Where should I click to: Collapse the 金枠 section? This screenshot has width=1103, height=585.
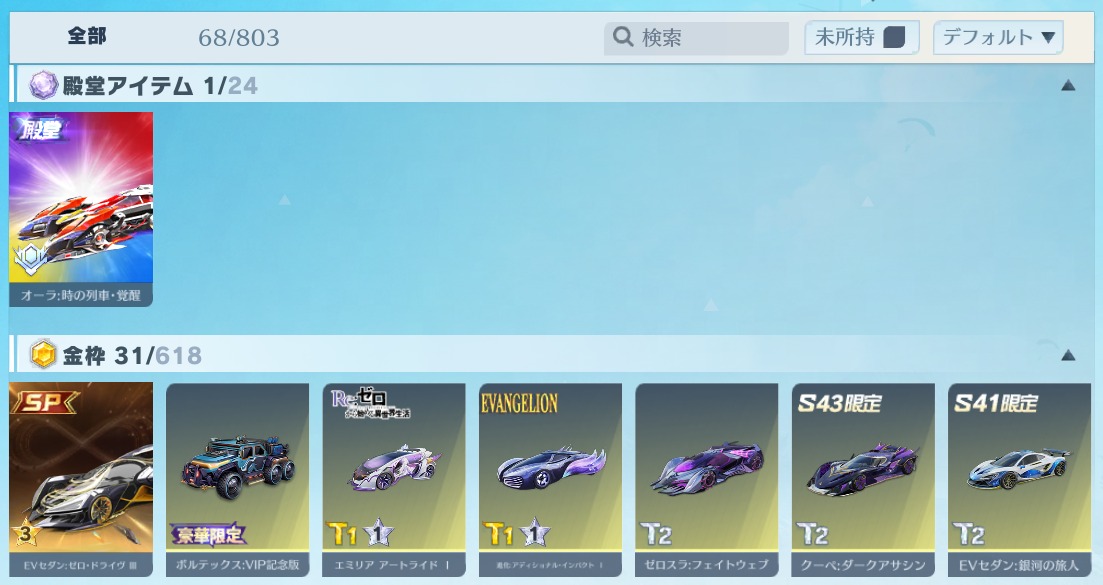pos(1068,355)
